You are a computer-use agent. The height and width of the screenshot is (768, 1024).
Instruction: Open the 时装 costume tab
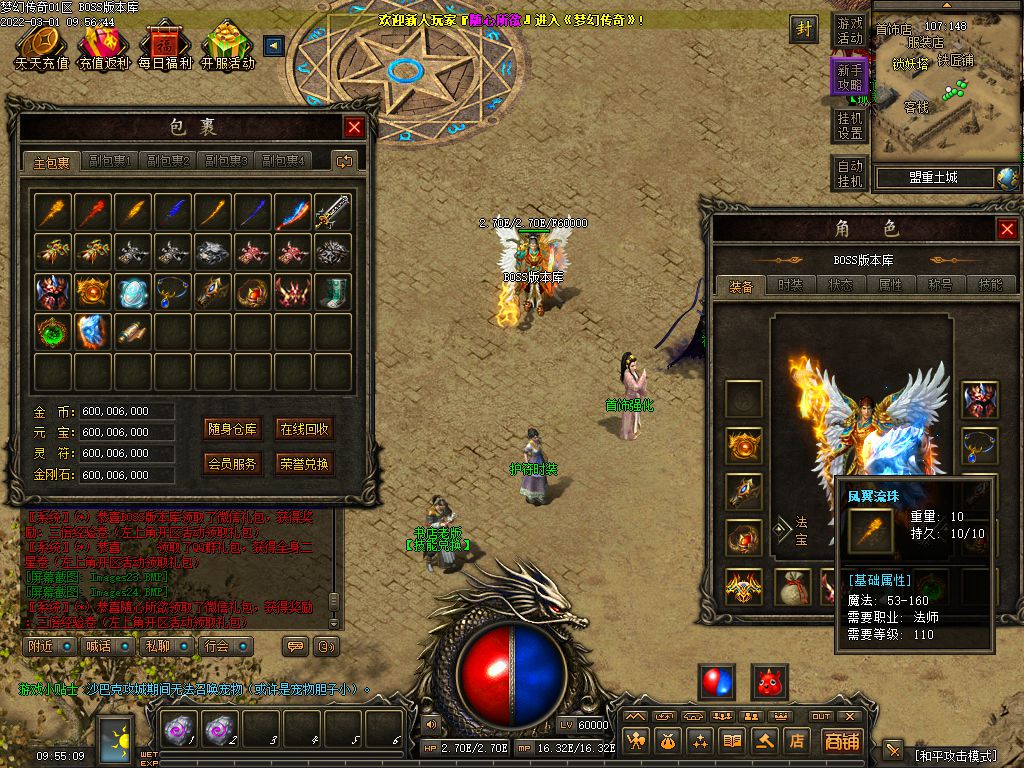tap(790, 285)
